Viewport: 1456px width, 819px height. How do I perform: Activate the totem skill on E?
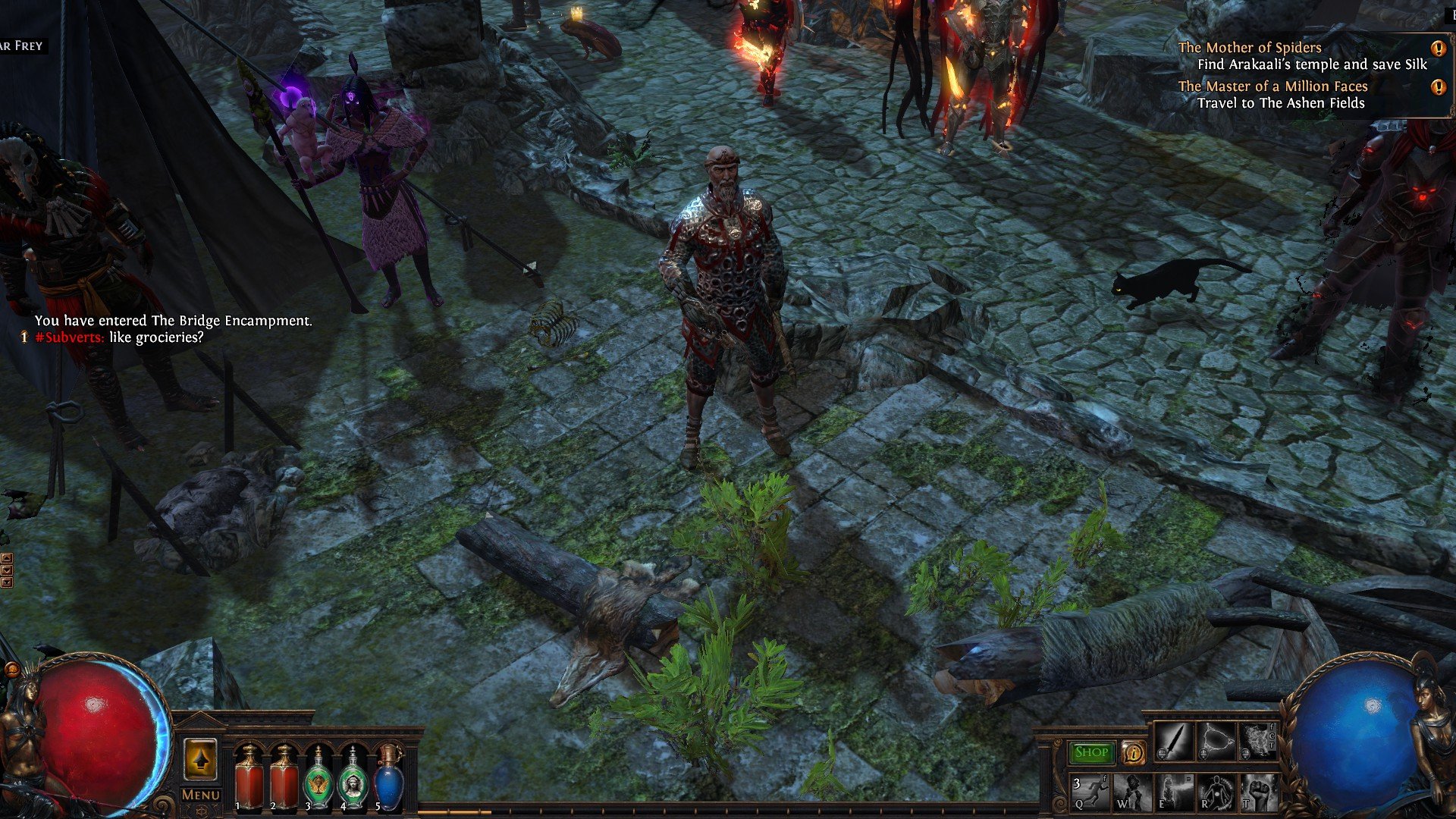click(1174, 792)
